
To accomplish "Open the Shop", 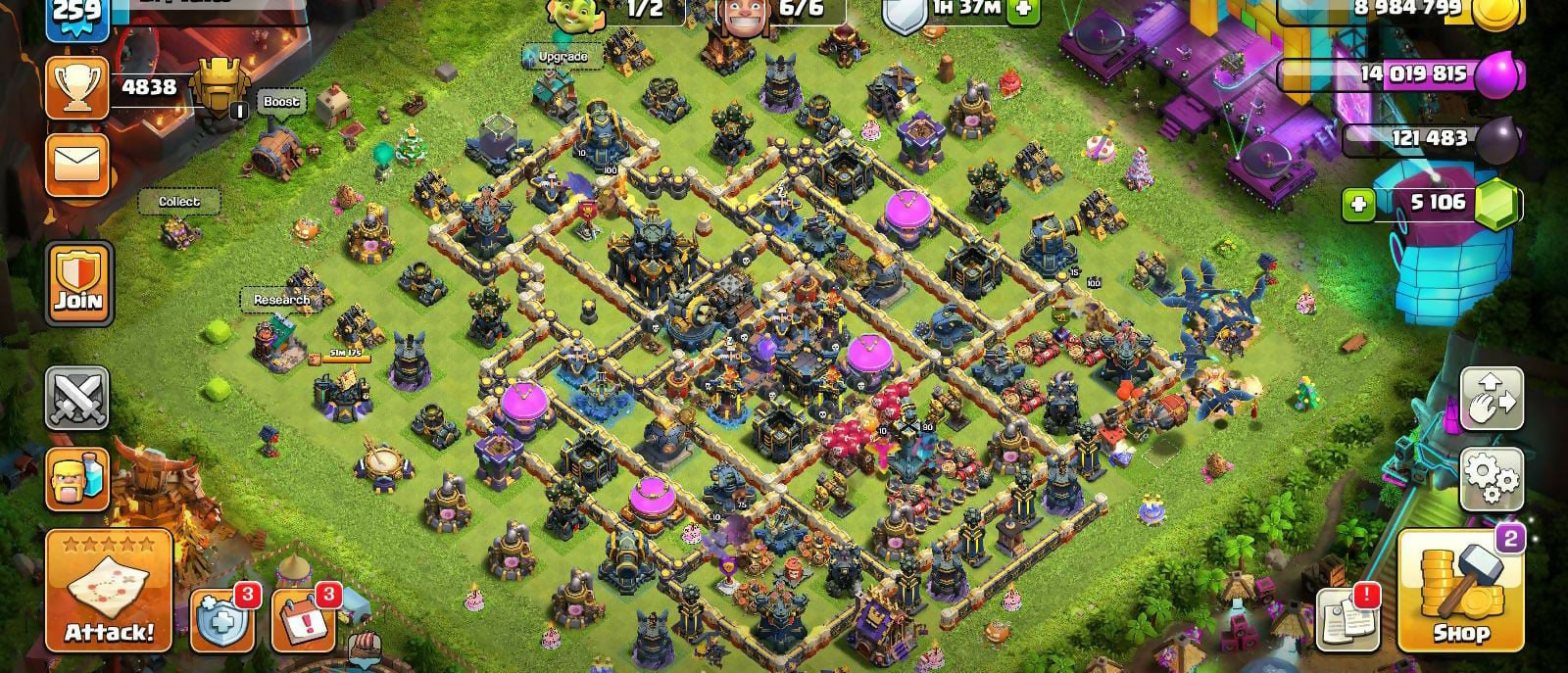I will point(1458,592).
